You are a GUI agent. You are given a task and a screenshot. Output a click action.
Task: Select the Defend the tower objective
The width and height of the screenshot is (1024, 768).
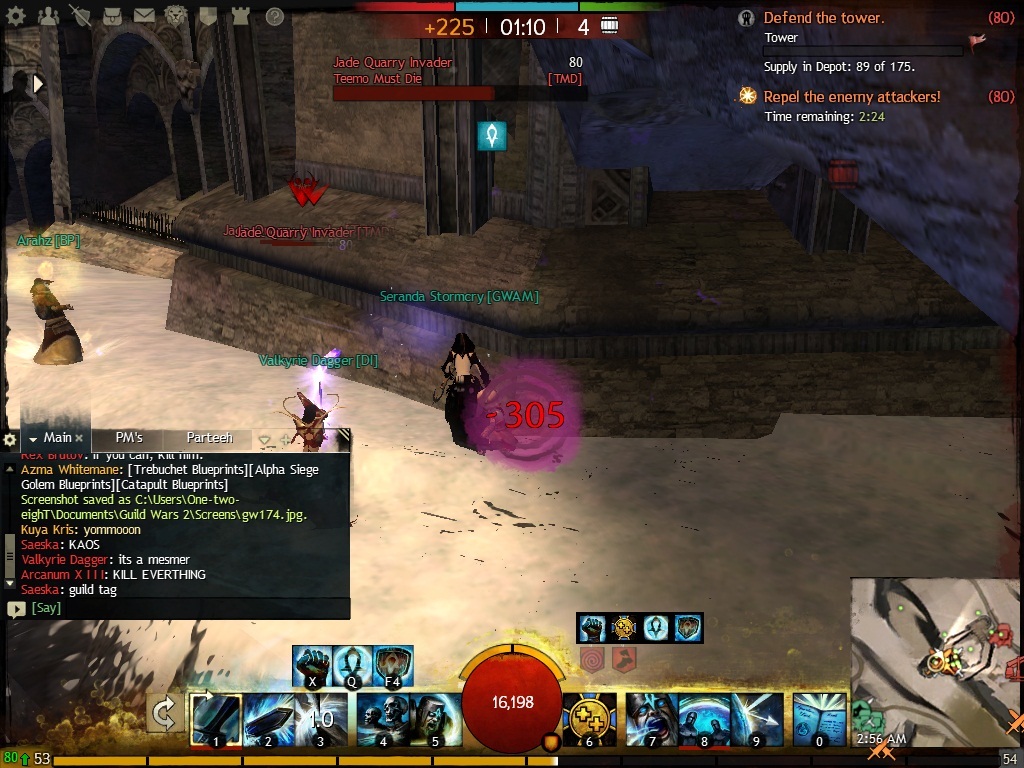[823, 17]
